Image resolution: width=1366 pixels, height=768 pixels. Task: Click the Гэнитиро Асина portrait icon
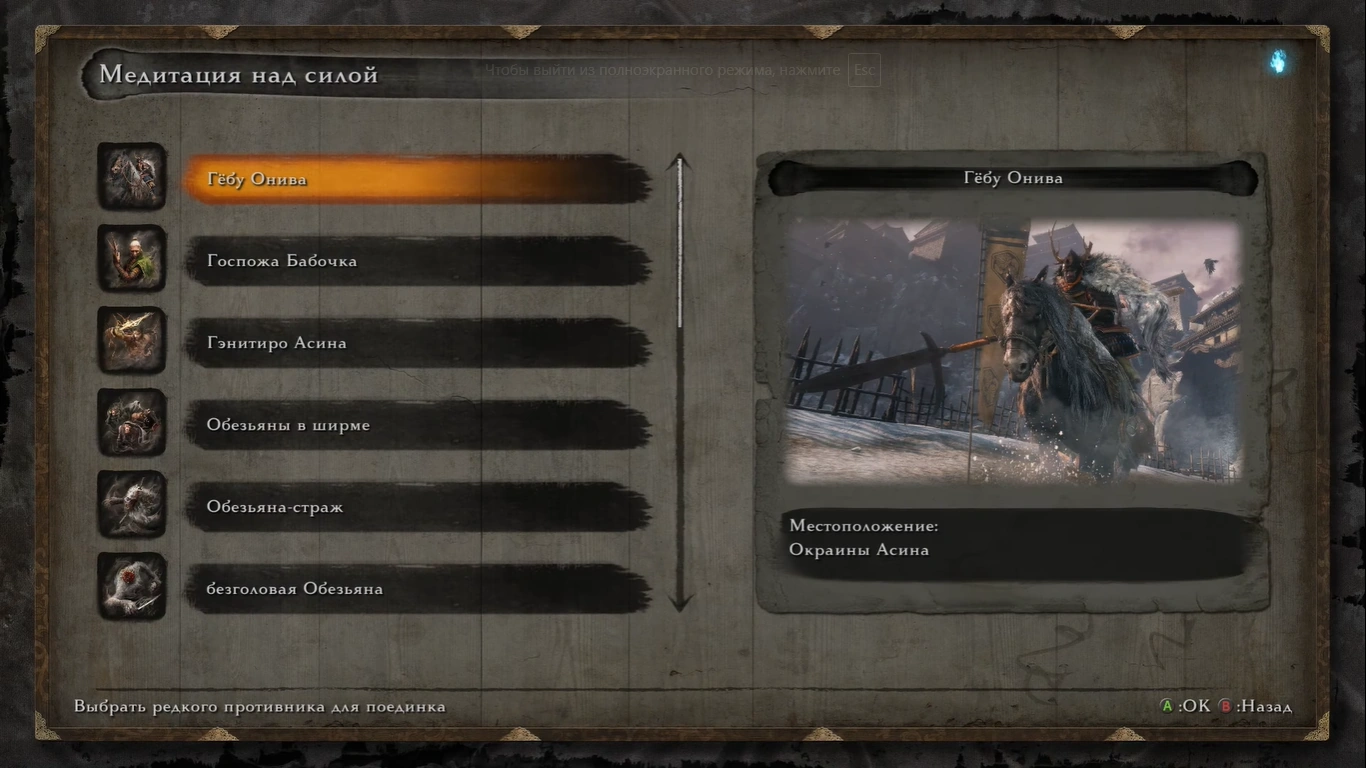tap(132, 341)
